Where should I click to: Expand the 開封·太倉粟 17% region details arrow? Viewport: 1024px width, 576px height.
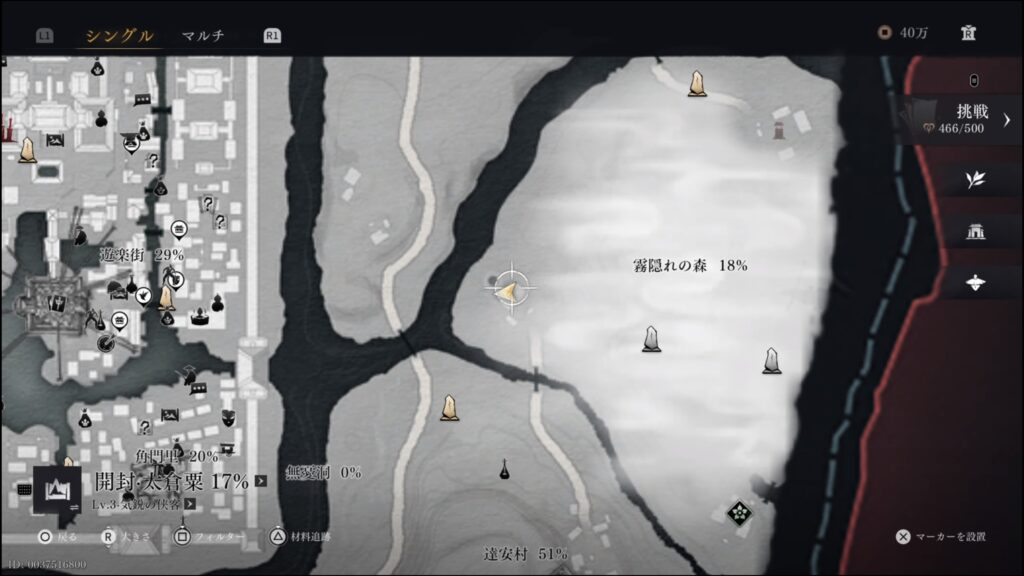point(261,481)
